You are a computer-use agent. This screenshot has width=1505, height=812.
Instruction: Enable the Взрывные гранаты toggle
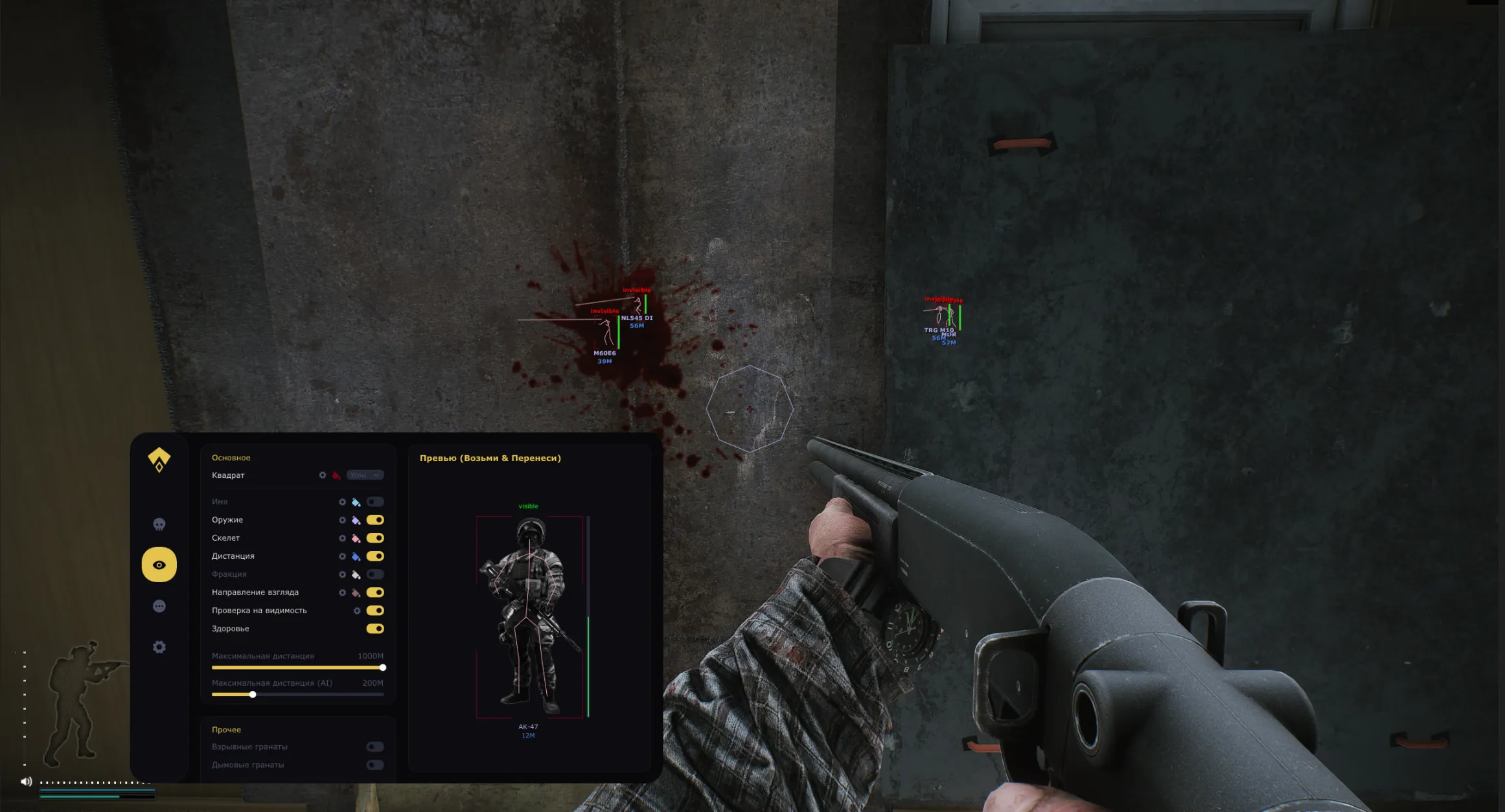pos(374,745)
